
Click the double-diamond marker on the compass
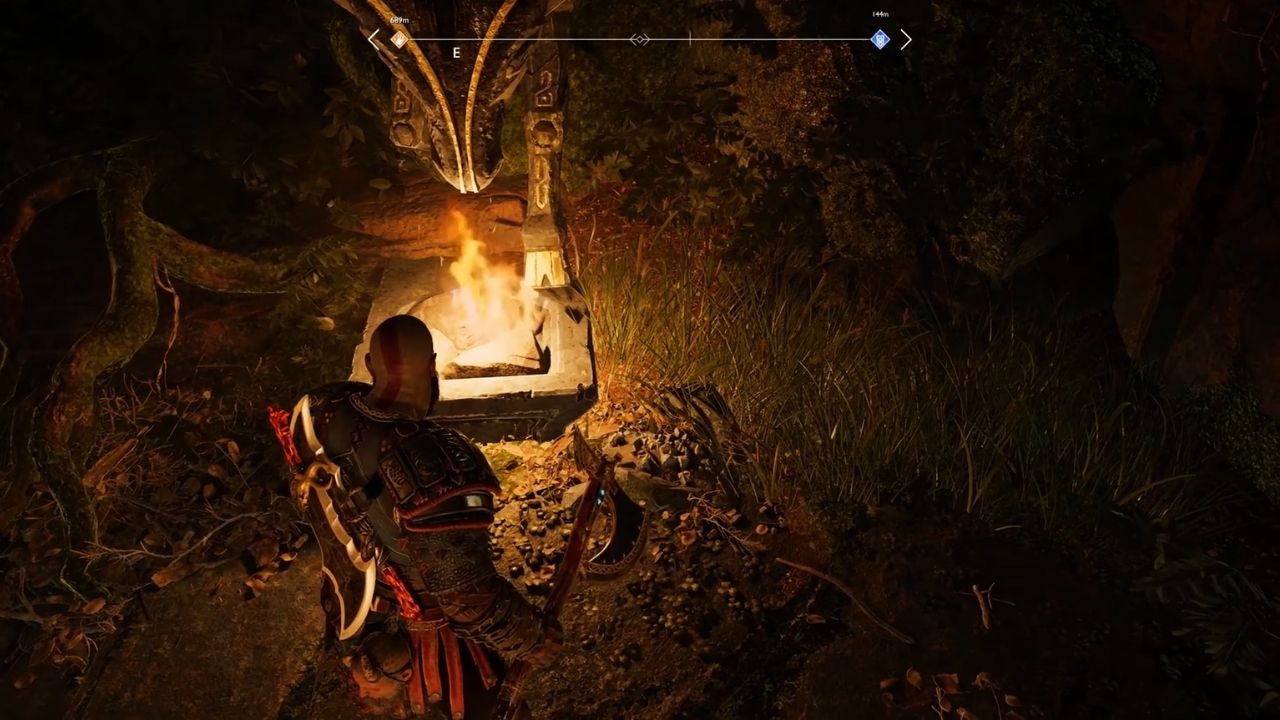[640, 39]
